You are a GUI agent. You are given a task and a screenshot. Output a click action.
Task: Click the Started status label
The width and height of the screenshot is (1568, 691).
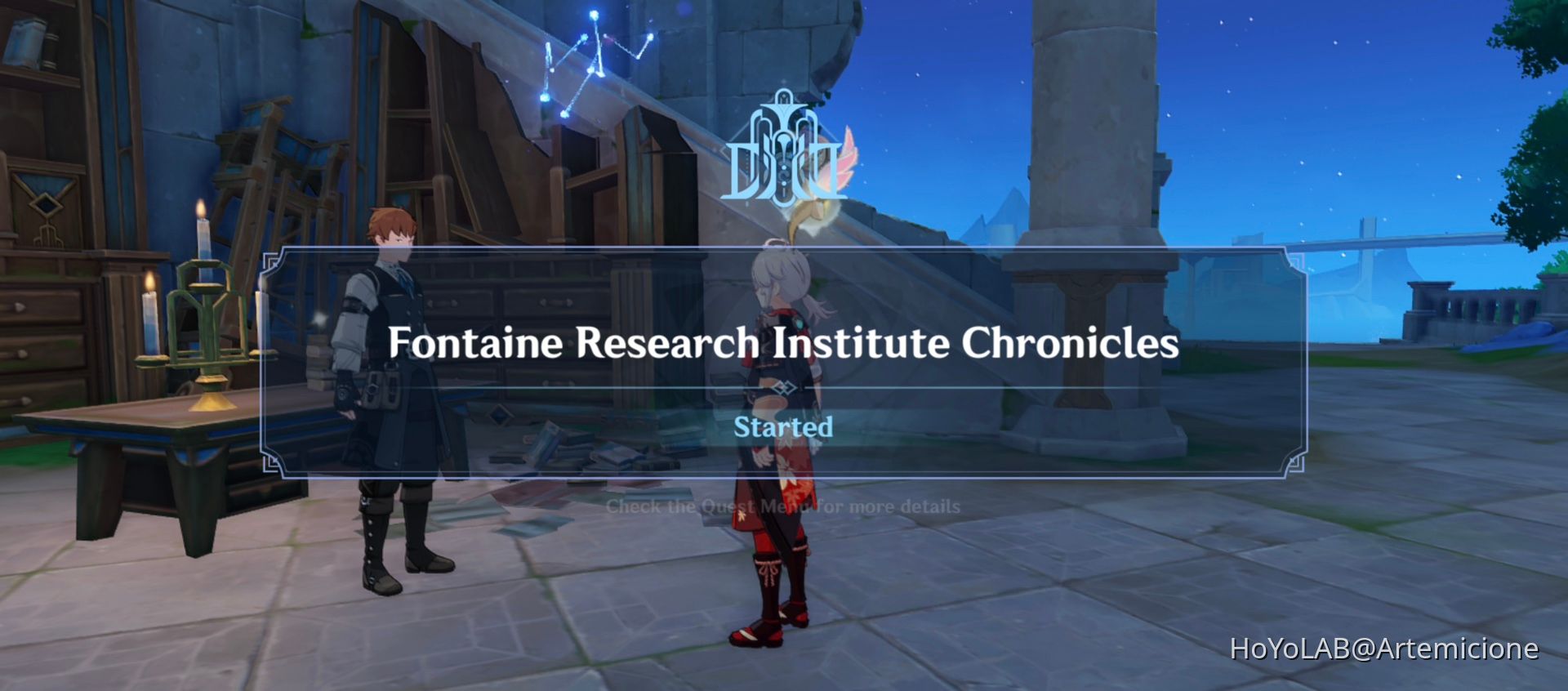point(784,426)
